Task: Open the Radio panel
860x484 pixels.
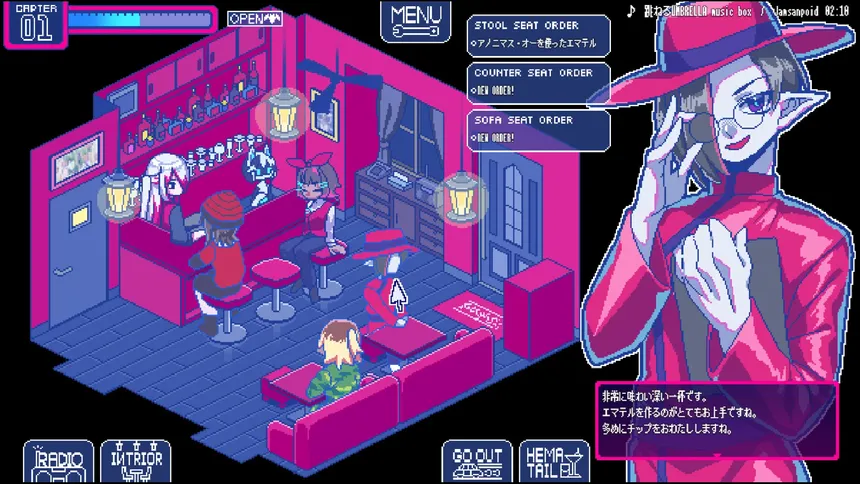Action: [x=59, y=462]
